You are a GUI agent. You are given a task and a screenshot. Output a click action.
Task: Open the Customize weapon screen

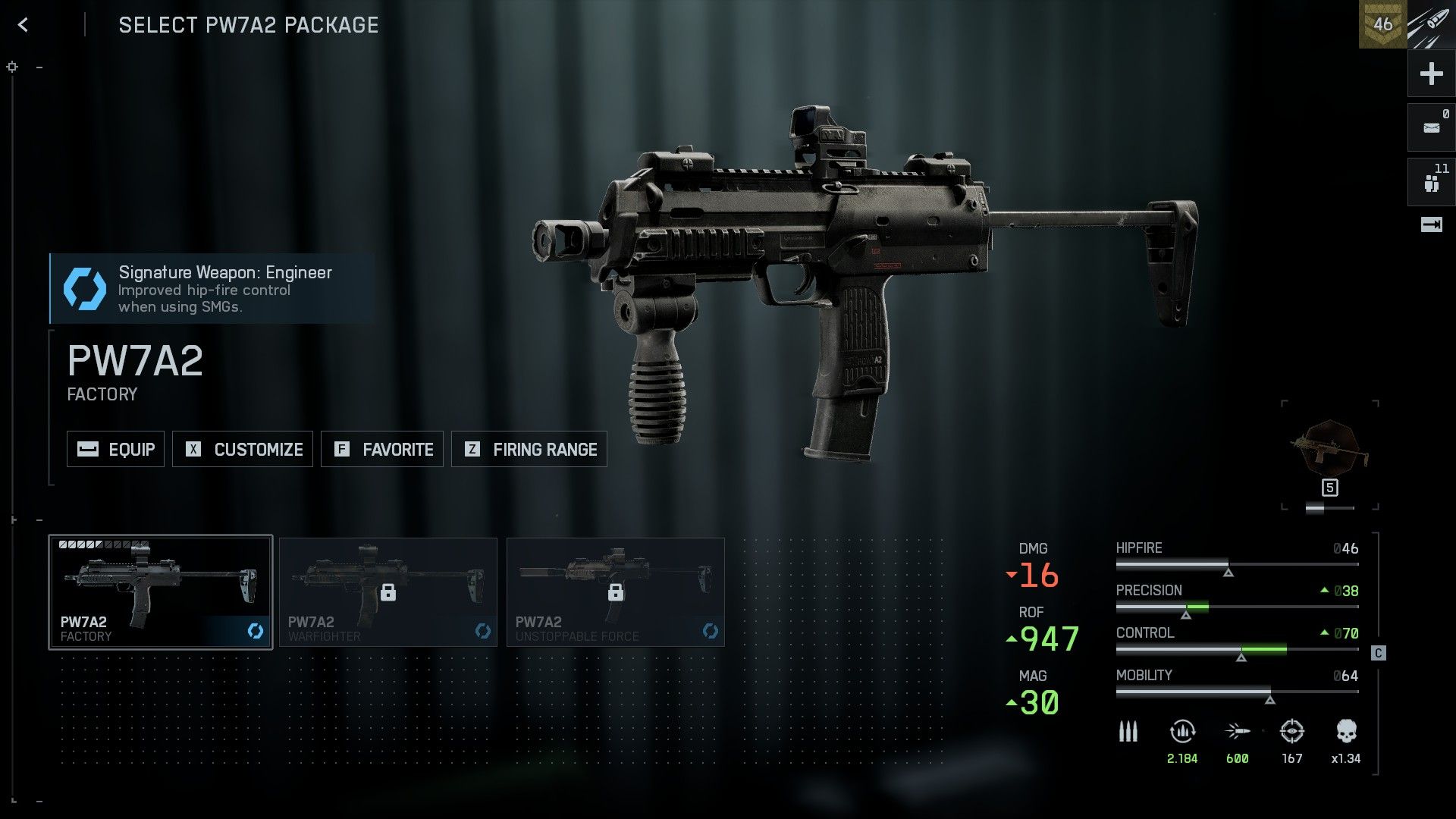[243, 449]
